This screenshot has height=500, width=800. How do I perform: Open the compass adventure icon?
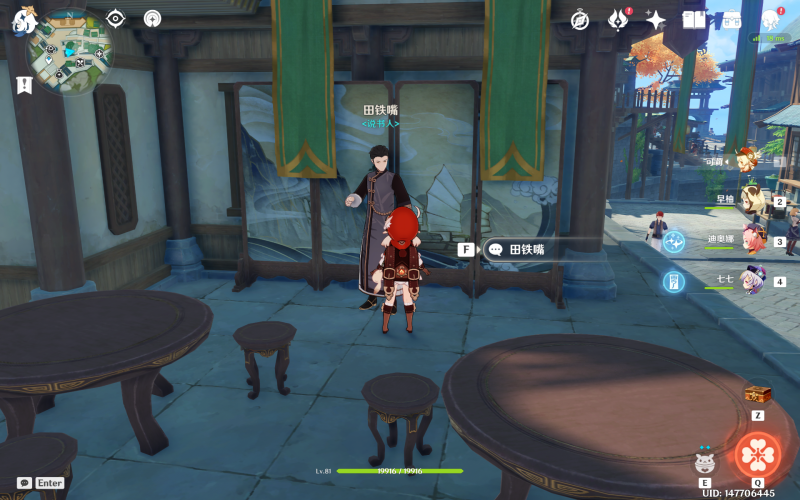(580, 20)
